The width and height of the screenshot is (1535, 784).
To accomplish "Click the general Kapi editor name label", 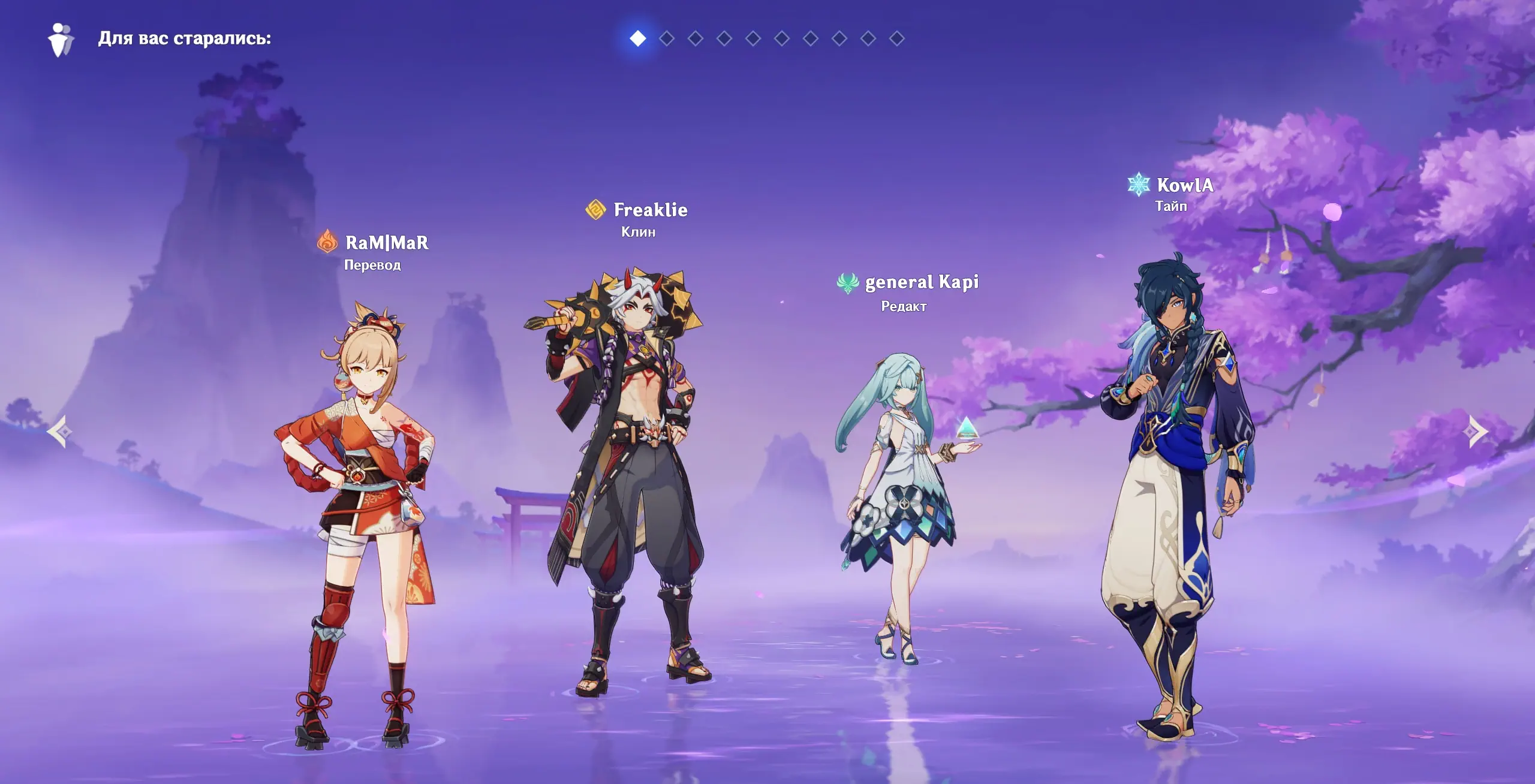I will pos(922,282).
